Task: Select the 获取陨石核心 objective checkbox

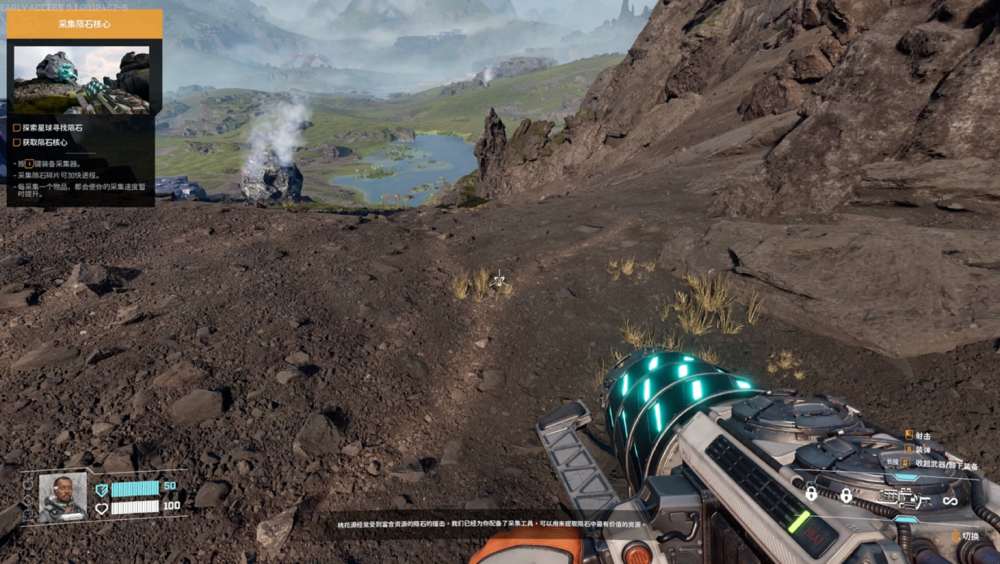Action: [16, 142]
